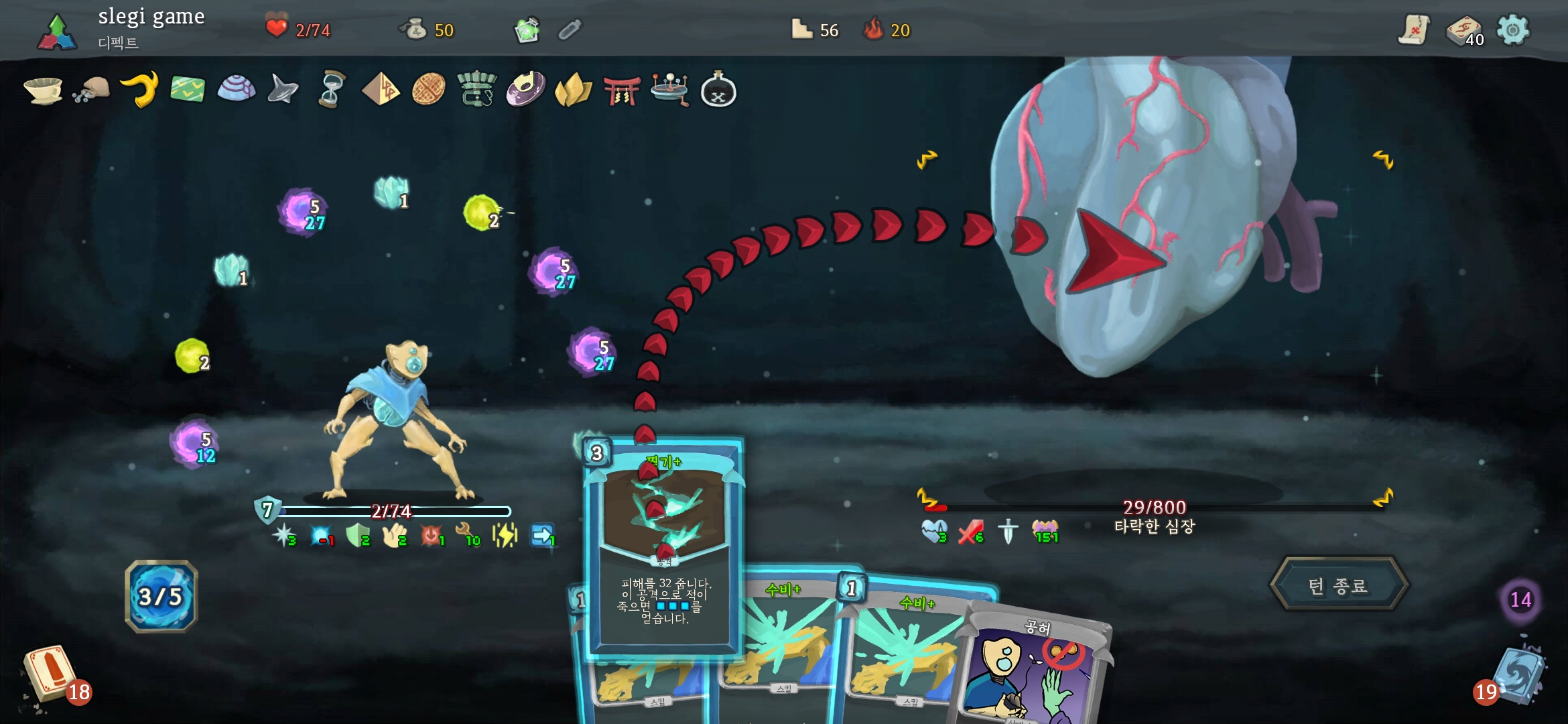Inspect the teacup relic
Image resolution: width=1568 pixels, height=724 pixels.
[43, 90]
